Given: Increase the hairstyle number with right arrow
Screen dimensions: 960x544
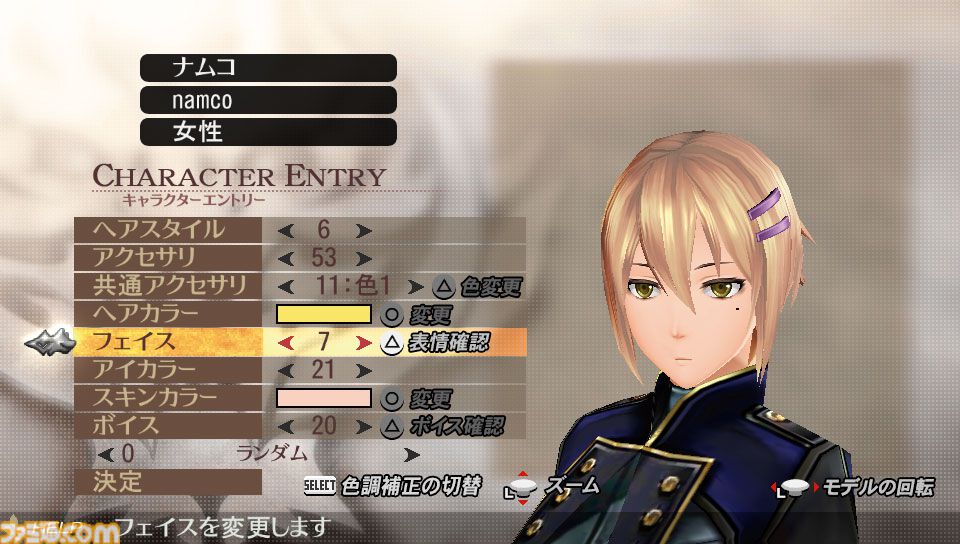Looking at the screenshot, I should tap(363, 230).
